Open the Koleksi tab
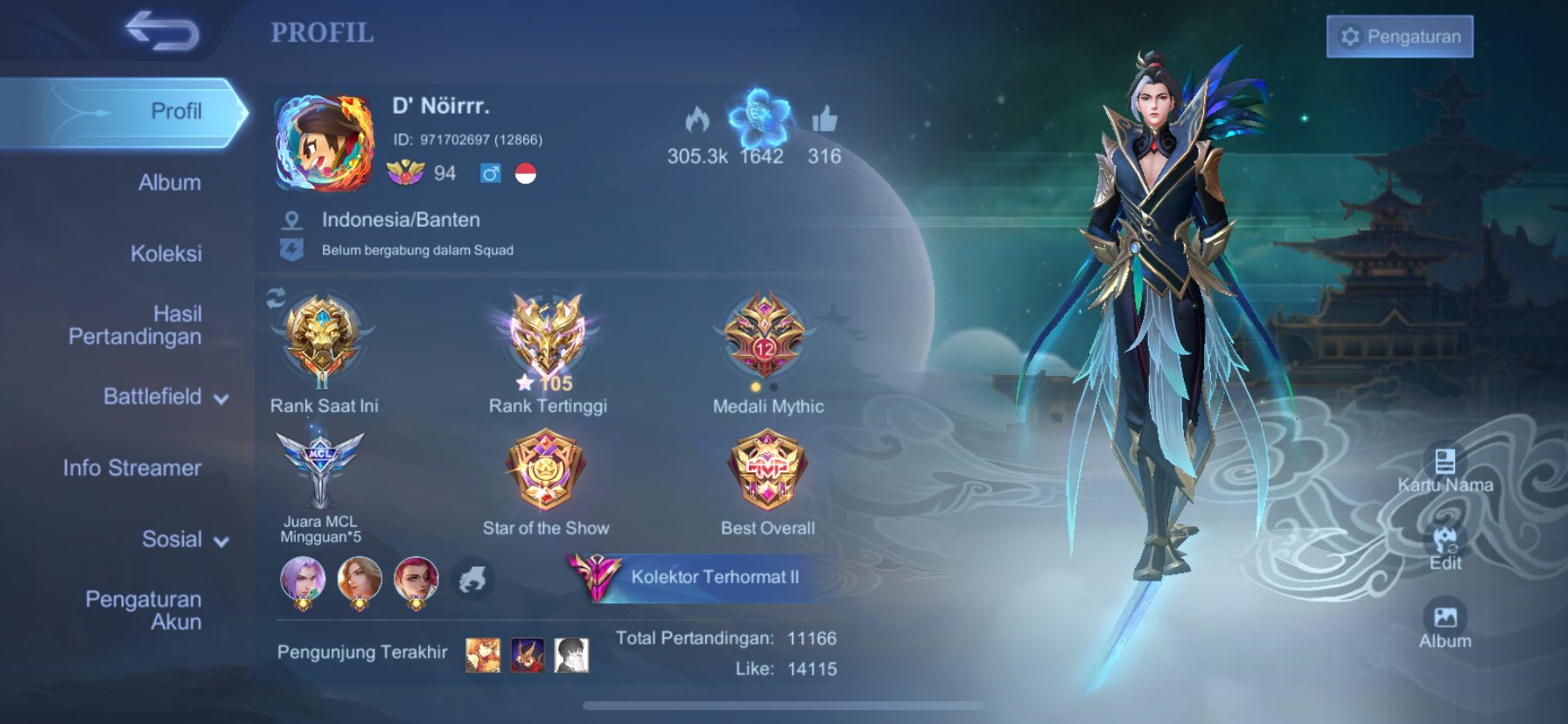This screenshot has height=724, width=1568. [165, 254]
